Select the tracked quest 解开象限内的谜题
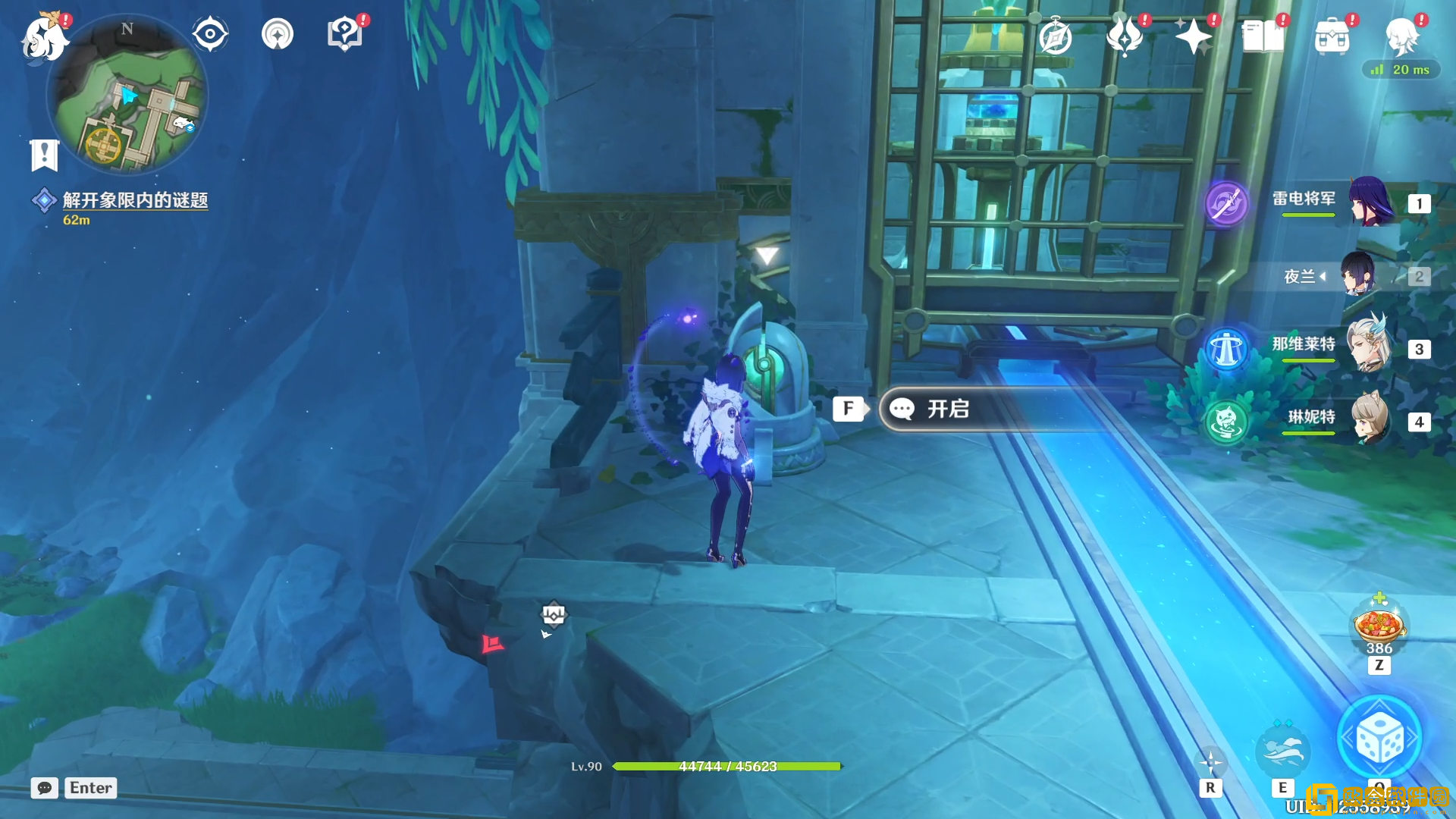Image resolution: width=1456 pixels, height=819 pixels. tap(135, 200)
